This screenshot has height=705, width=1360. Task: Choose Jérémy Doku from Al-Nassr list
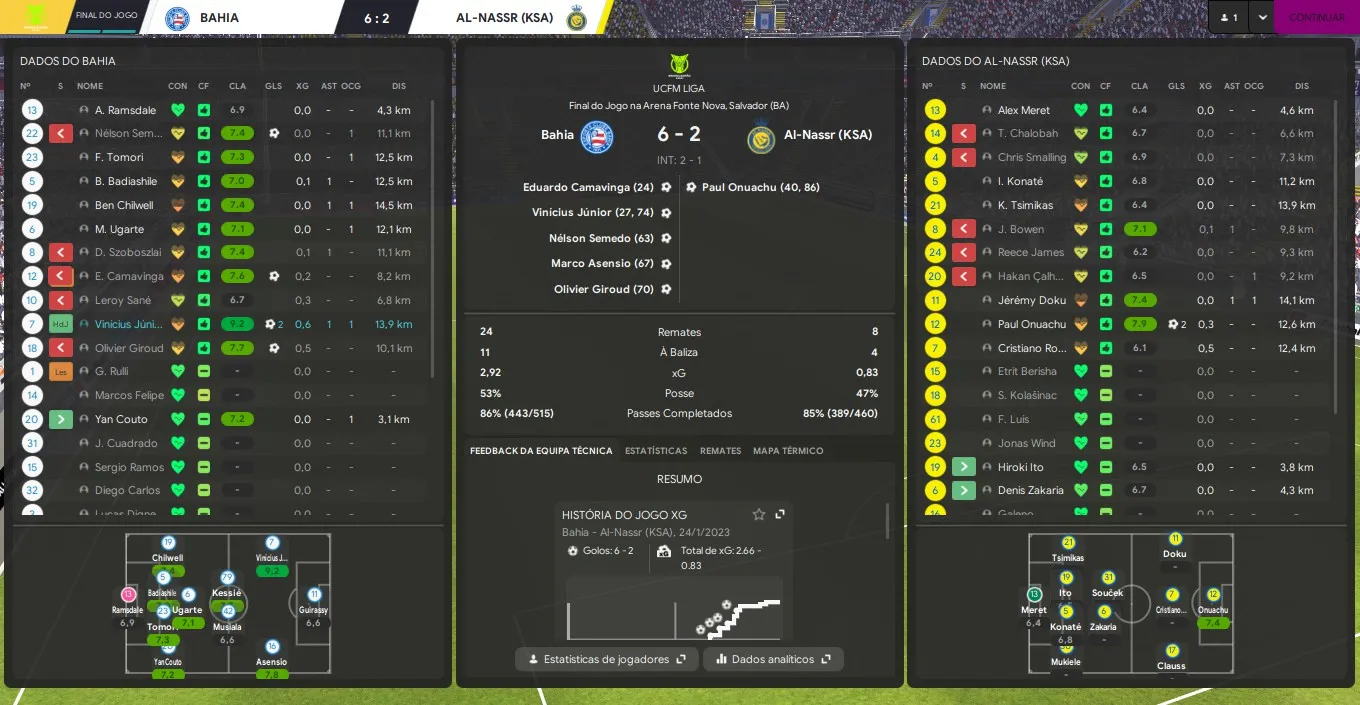pos(1031,300)
